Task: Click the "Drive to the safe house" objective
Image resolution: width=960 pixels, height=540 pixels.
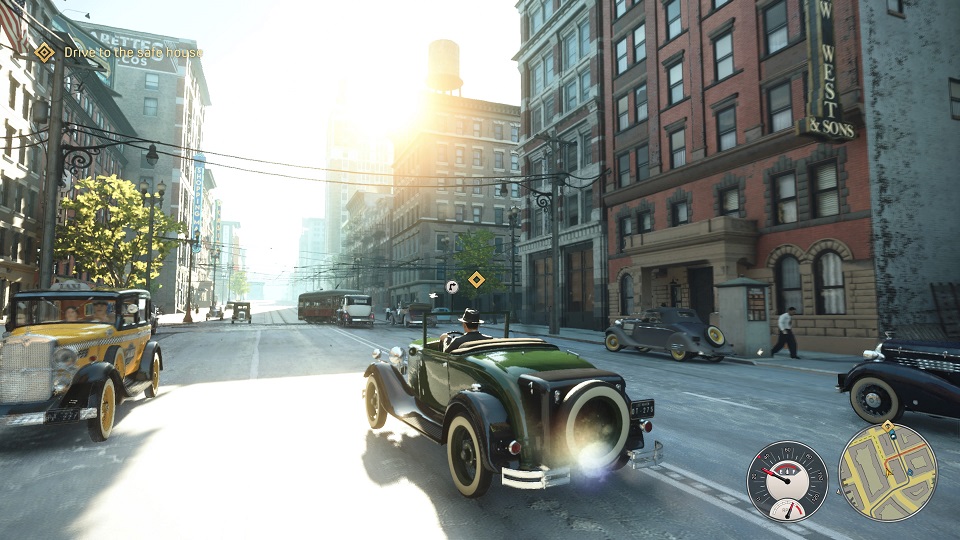Action: [x=133, y=52]
